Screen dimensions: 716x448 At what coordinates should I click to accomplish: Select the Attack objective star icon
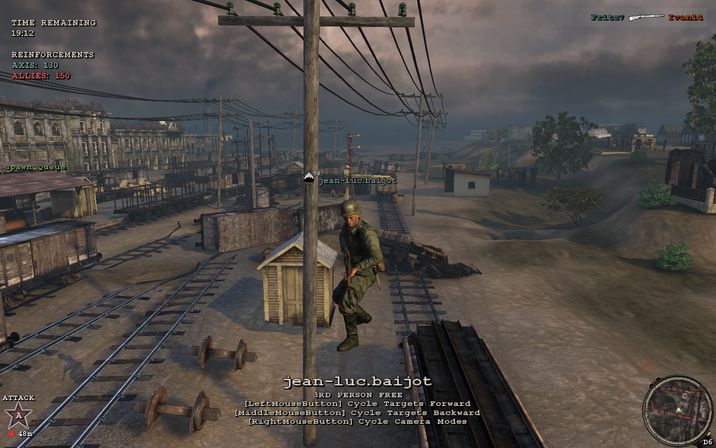pyautogui.click(x=17, y=417)
